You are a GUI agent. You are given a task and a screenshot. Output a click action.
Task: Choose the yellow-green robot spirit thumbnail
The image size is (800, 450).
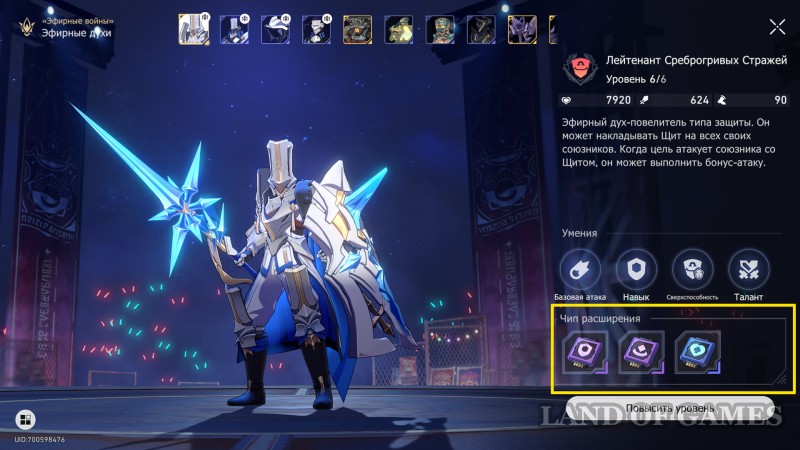[399, 29]
